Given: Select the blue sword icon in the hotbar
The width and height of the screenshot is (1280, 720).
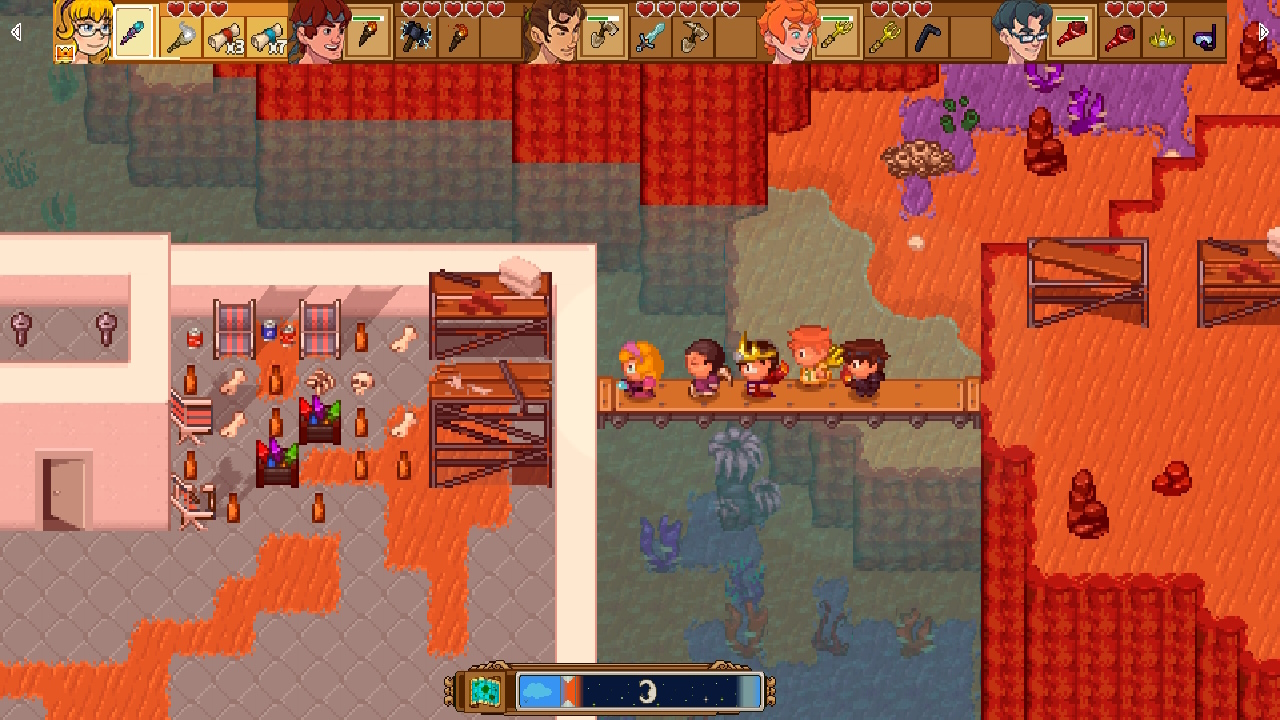Looking at the screenshot, I should pyautogui.click(x=648, y=37).
